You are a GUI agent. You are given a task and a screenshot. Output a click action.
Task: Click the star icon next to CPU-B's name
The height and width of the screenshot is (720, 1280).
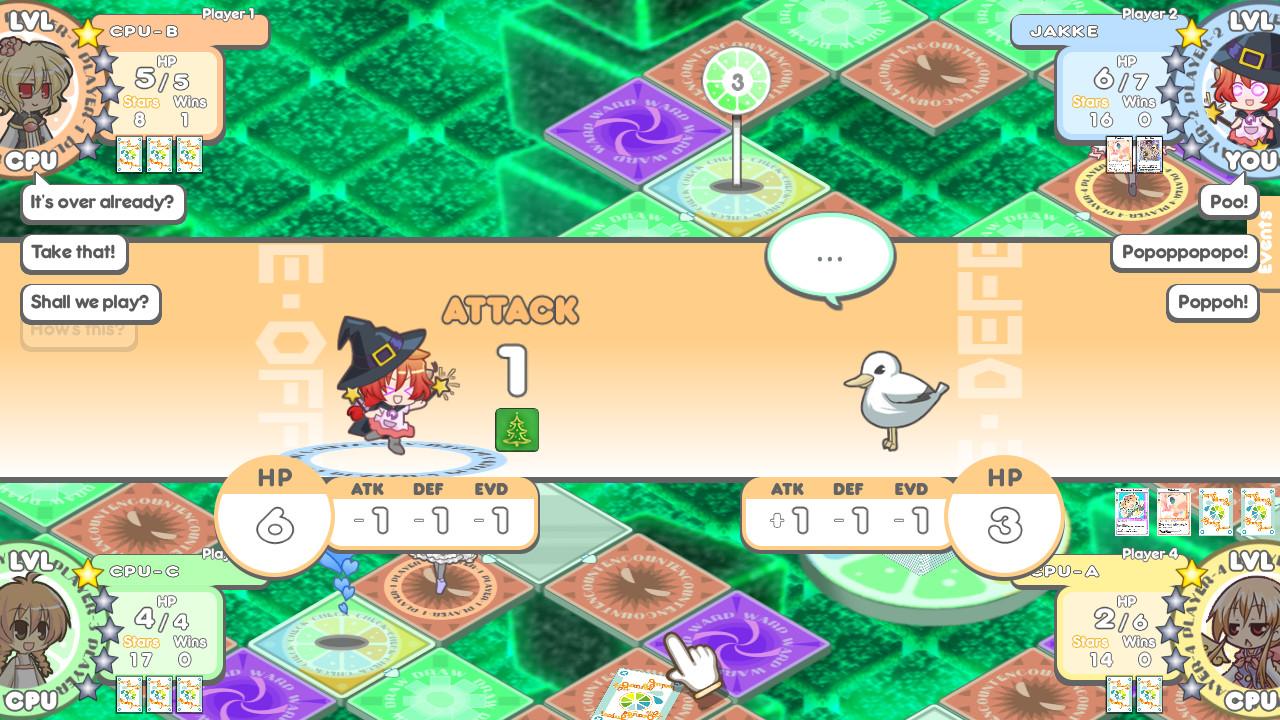(x=88, y=33)
